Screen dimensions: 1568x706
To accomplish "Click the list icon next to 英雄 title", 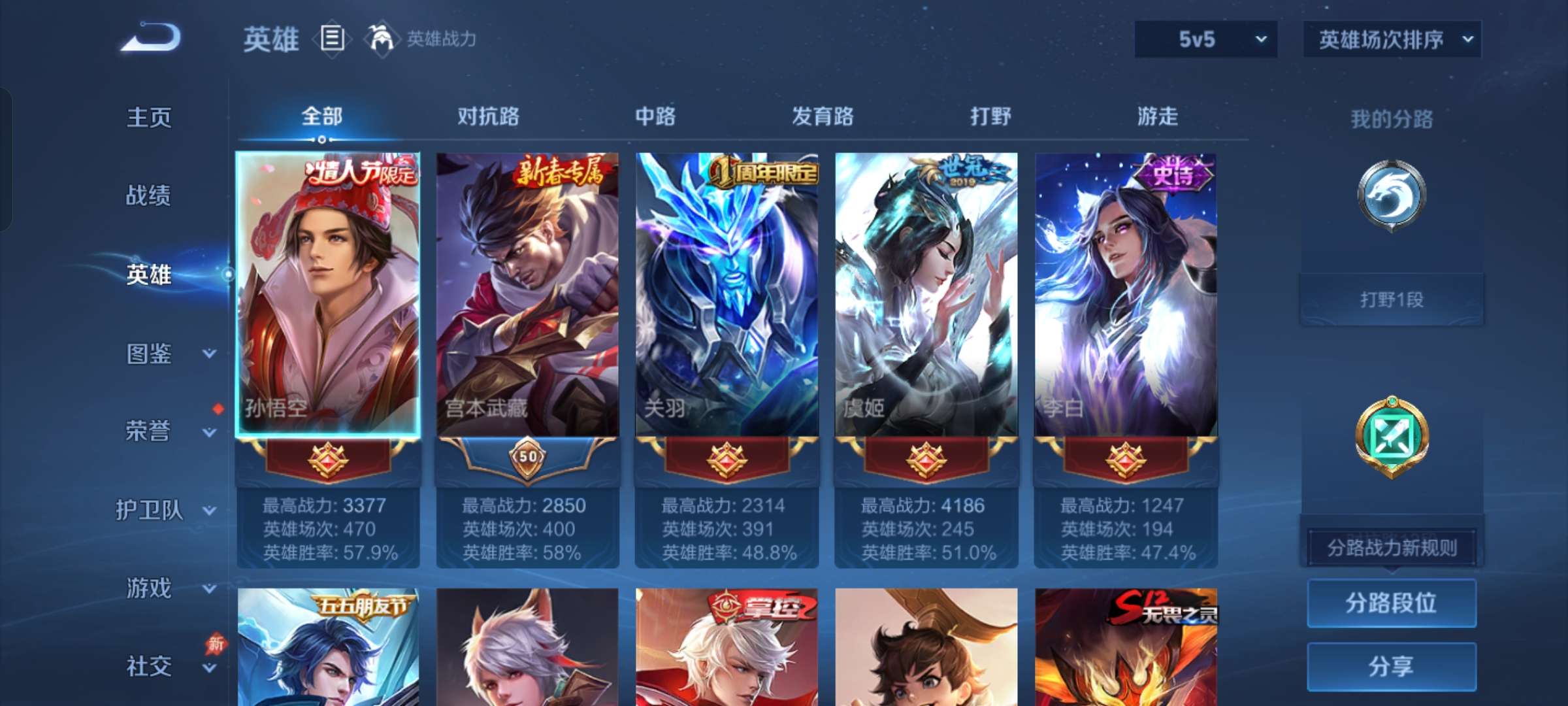I will click(332, 39).
